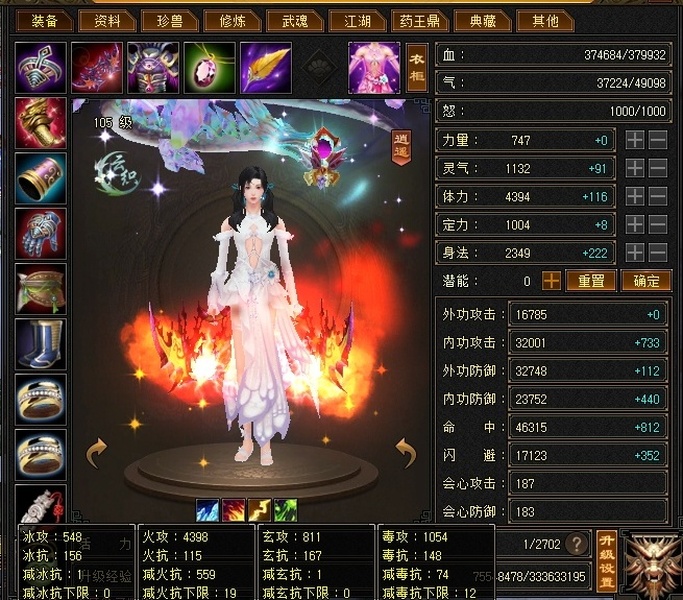This screenshot has height=600, width=683.
Task: Switch to the 修炼 tab
Action: tap(231, 20)
